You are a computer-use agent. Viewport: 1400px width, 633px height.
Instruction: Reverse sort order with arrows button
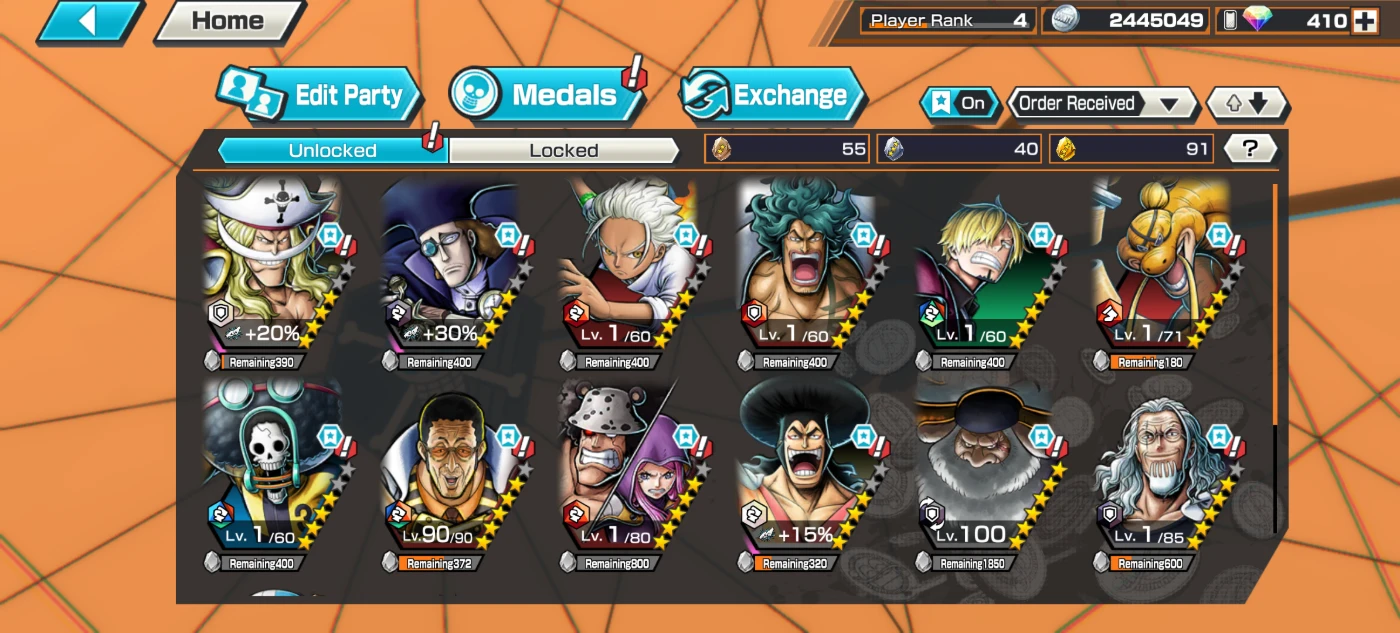click(x=1247, y=103)
